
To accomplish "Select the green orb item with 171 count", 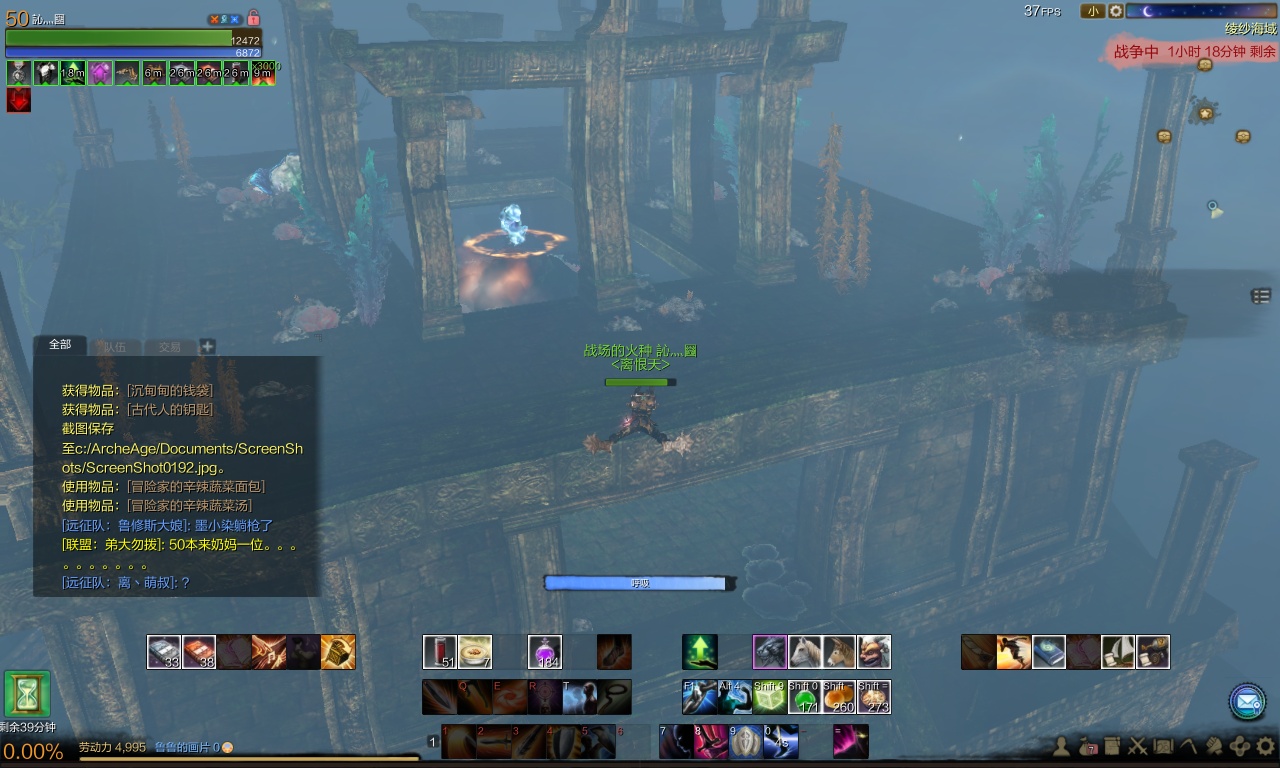I will pyautogui.click(x=804, y=697).
